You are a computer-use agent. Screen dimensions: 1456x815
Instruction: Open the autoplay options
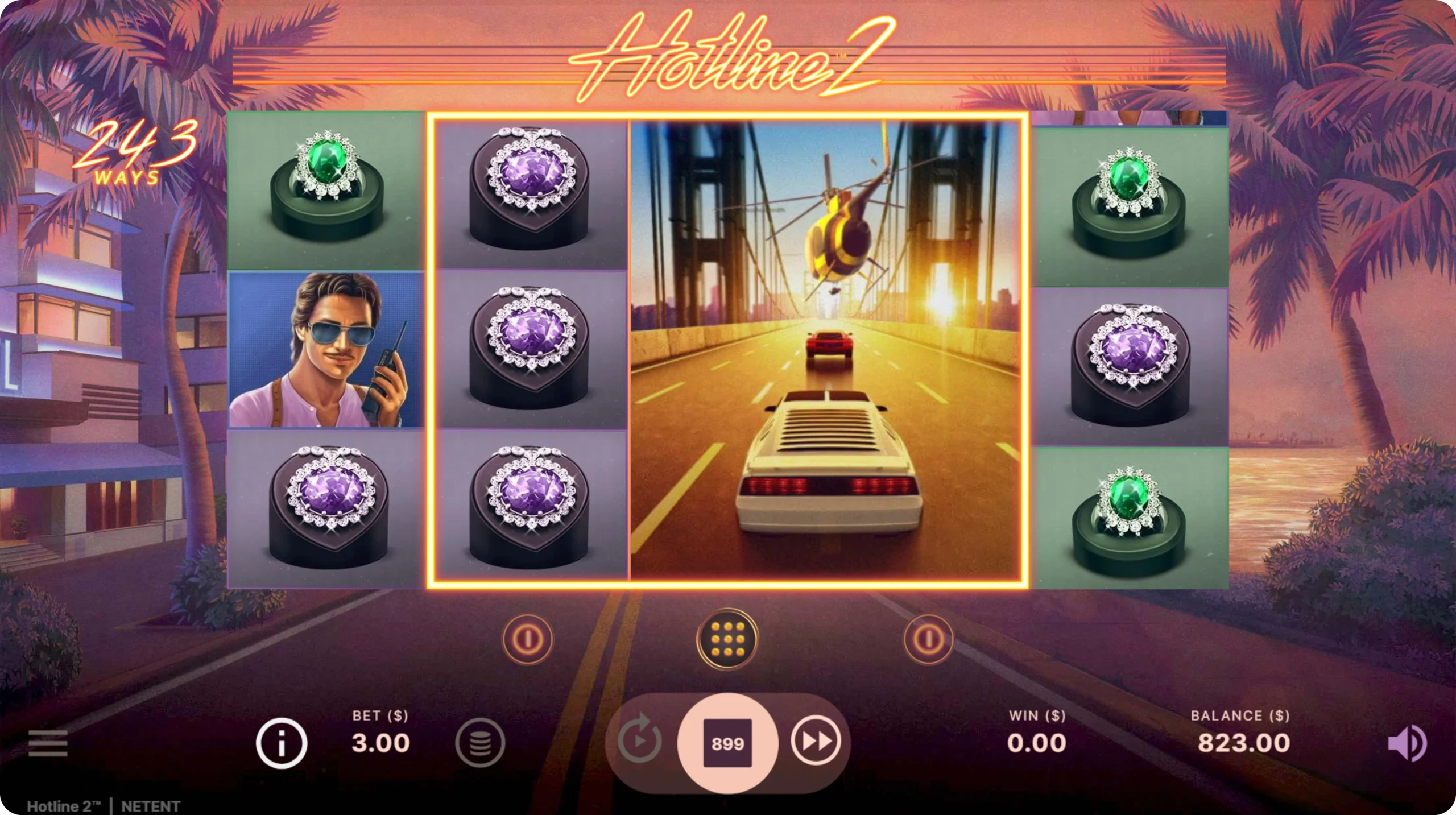639,742
